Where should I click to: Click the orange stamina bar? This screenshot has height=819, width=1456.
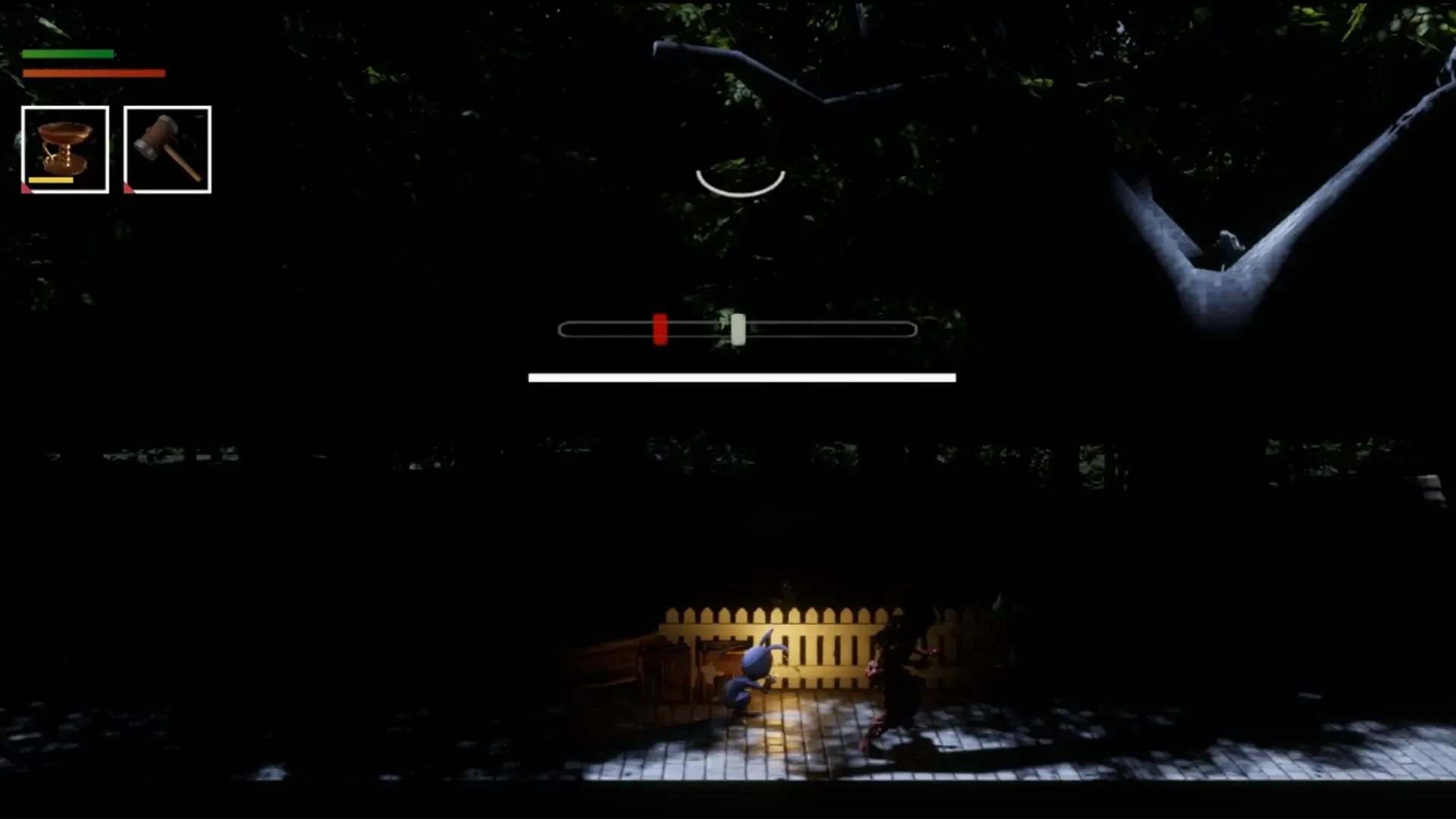[x=95, y=74]
